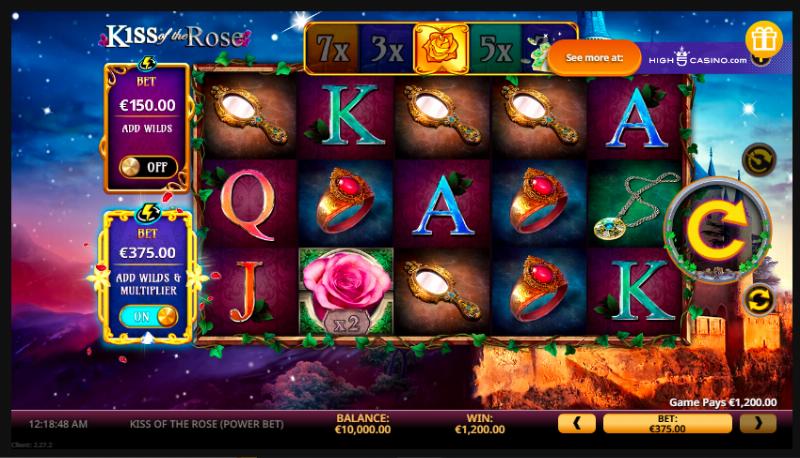Decrease the bet with the left arrow

[x=576, y=423]
